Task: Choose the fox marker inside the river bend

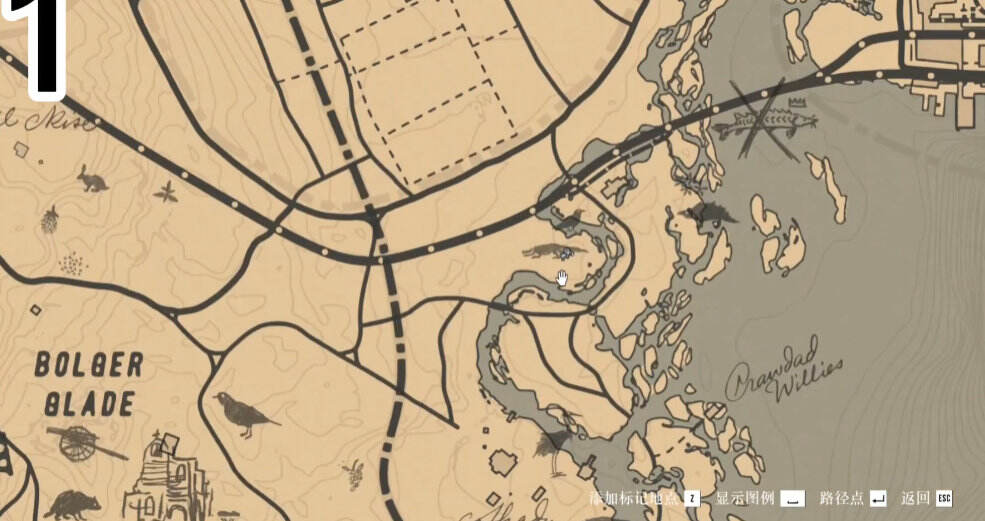Action: pyautogui.click(x=545, y=250)
